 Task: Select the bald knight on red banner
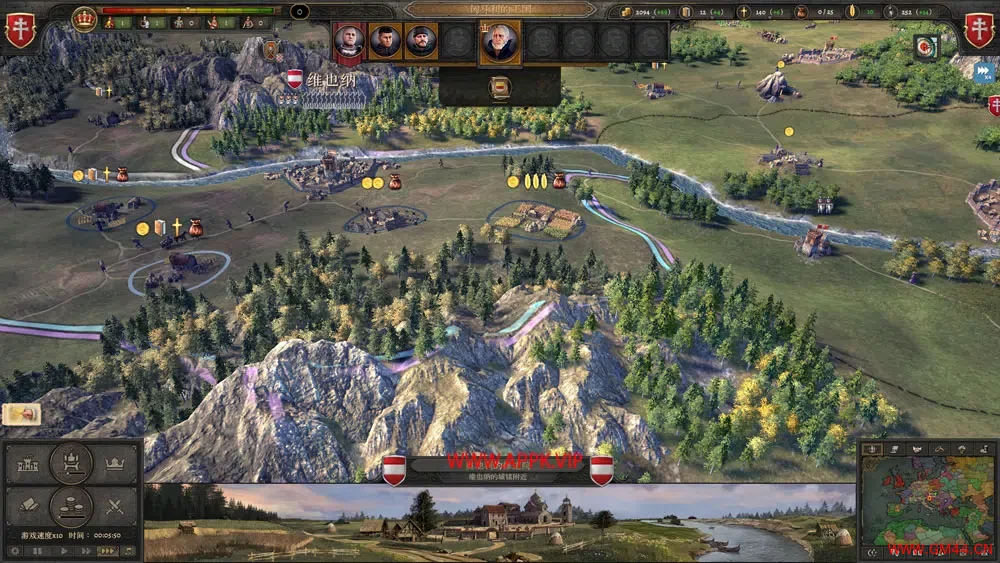tap(349, 42)
